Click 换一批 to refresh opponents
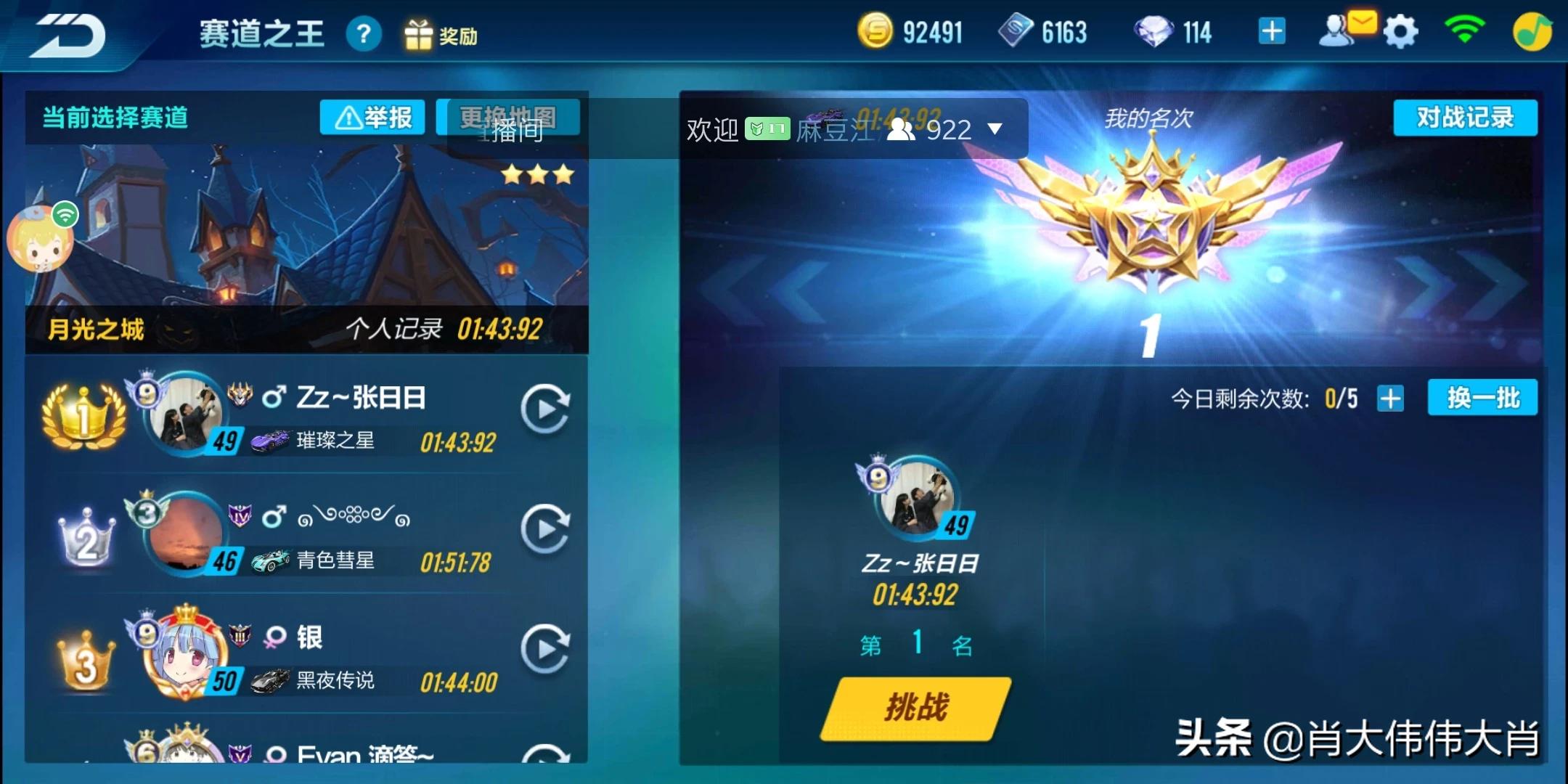 tap(1483, 399)
